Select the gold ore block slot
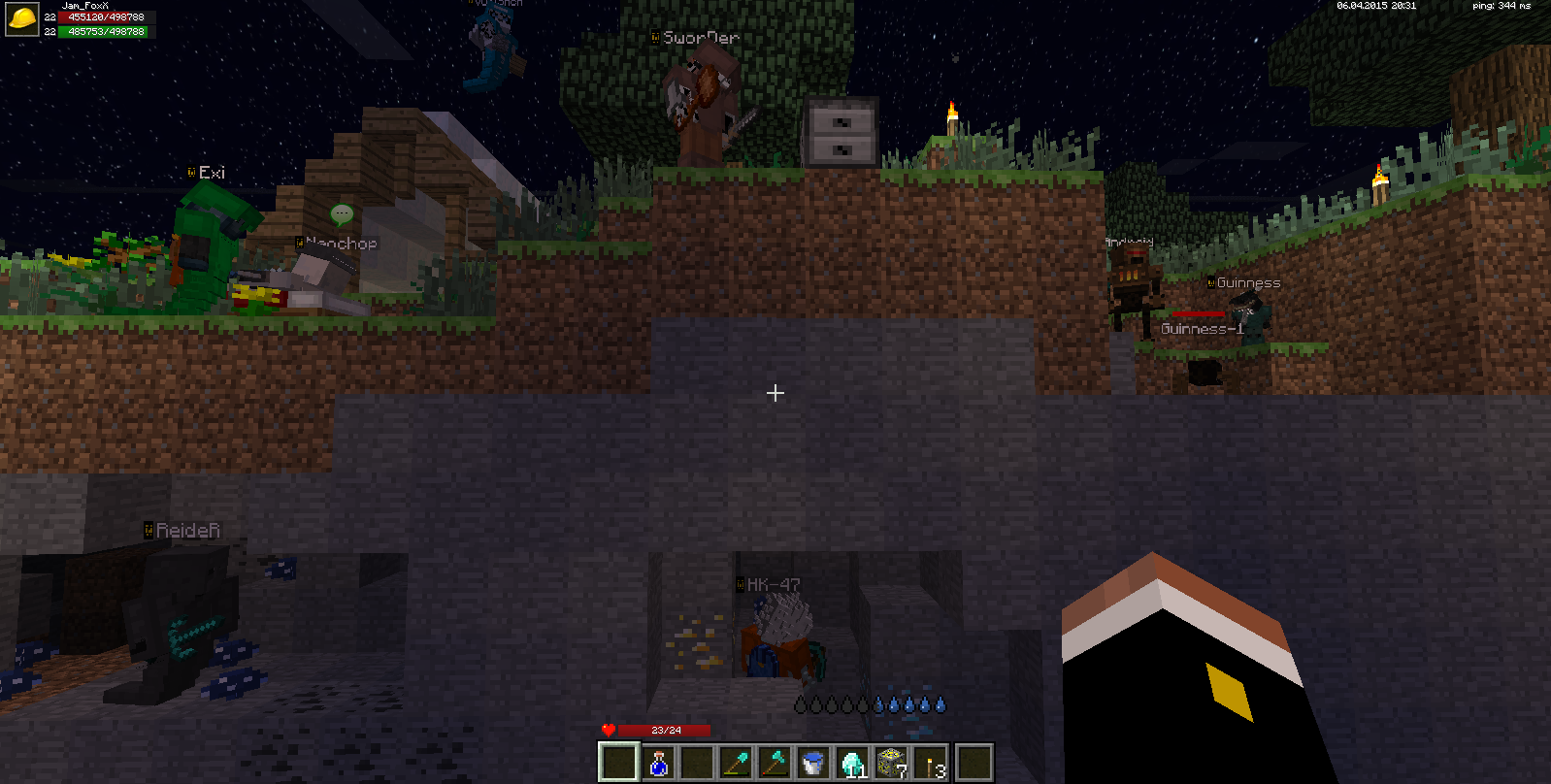This screenshot has height=784, width=1551. [x=891, y=763]
